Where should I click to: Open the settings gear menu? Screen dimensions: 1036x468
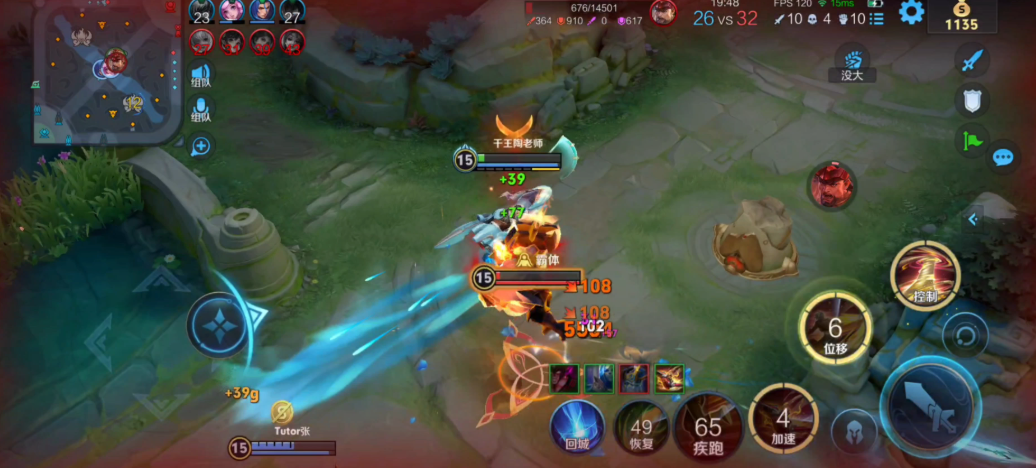click(911, 13)
